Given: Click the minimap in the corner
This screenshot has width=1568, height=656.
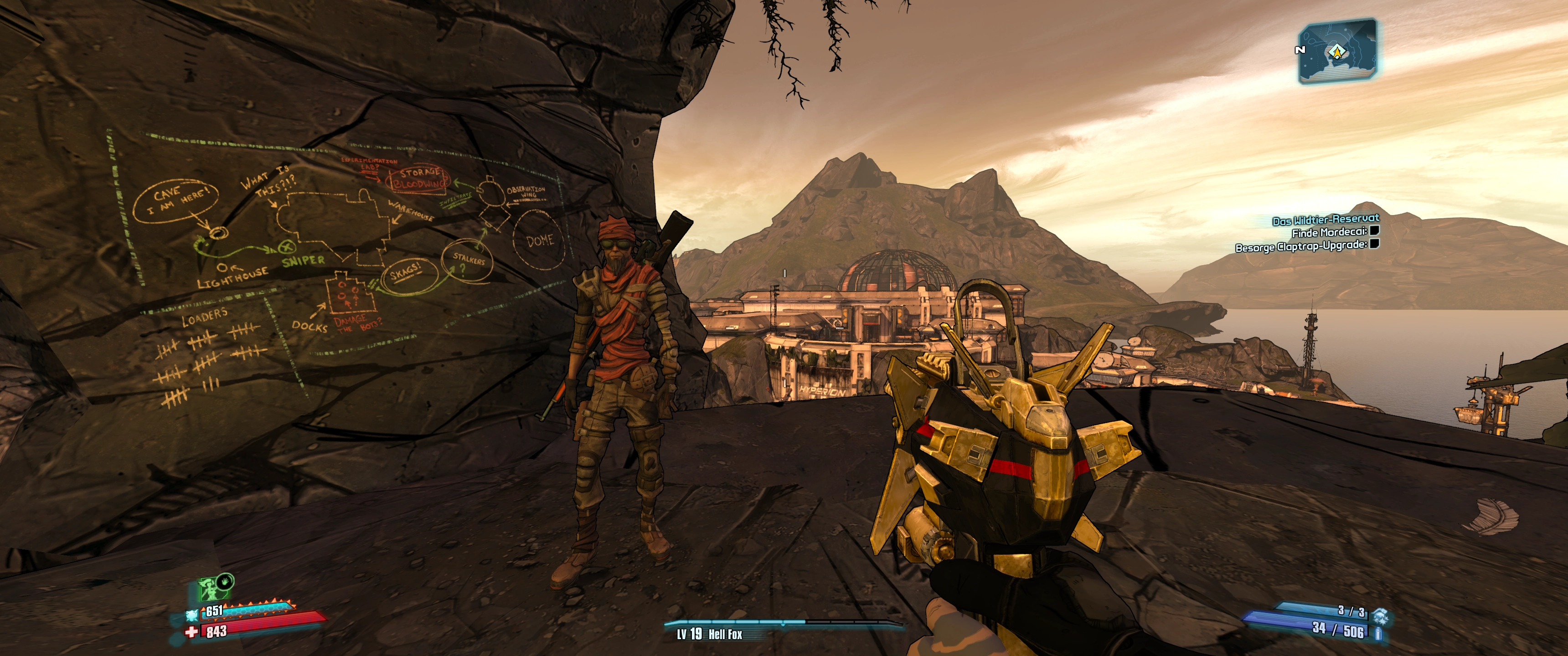Looking at the screenshot, I should point(1337,51).
